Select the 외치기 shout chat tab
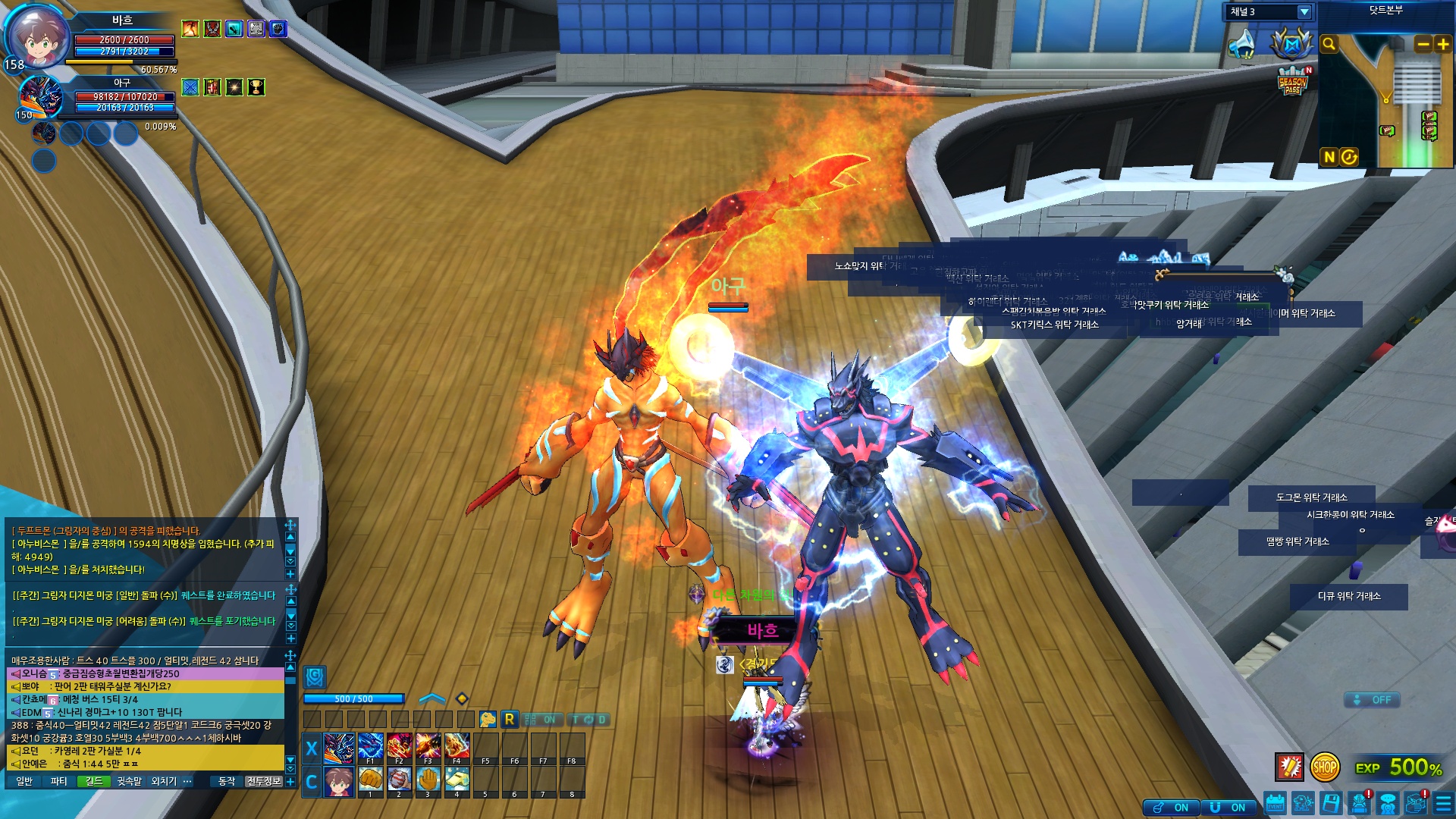The image size is (1456, 819). [164, 781]
